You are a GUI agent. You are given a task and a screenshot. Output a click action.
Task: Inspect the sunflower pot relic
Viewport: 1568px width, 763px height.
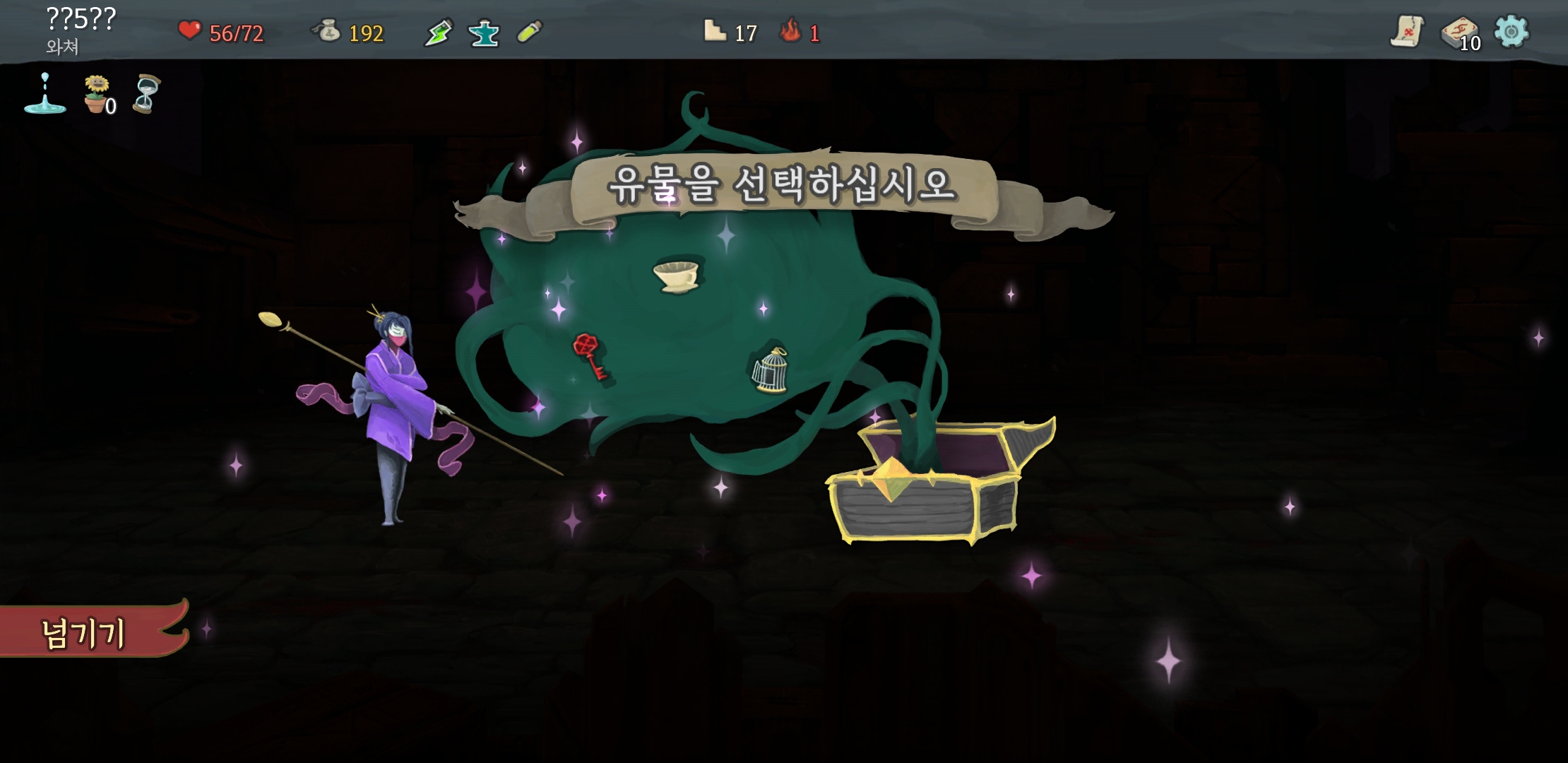pyautogui.click(x=97, y=94)
